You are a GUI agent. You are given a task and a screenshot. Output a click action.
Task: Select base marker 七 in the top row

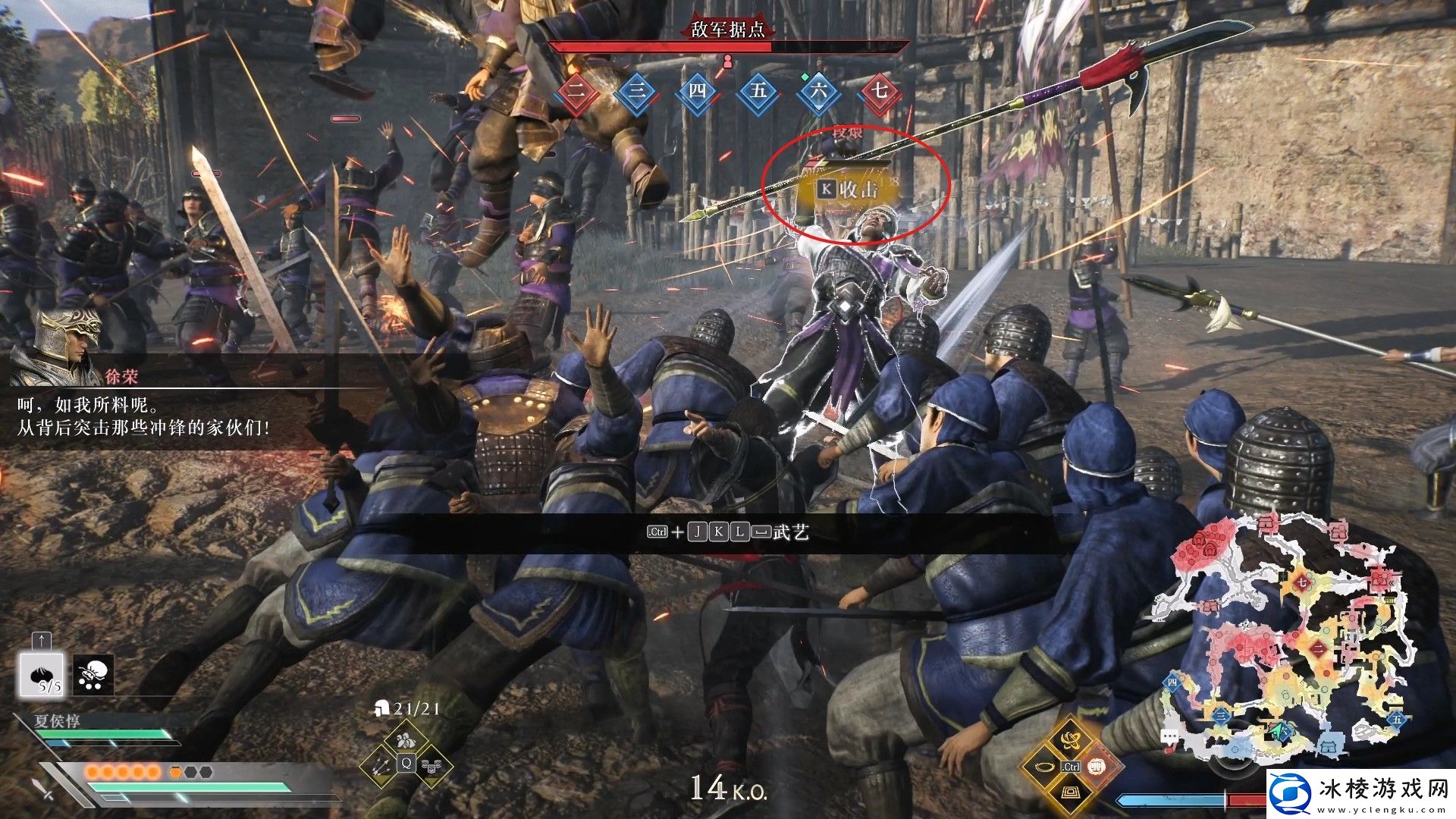tap(880, 92)
